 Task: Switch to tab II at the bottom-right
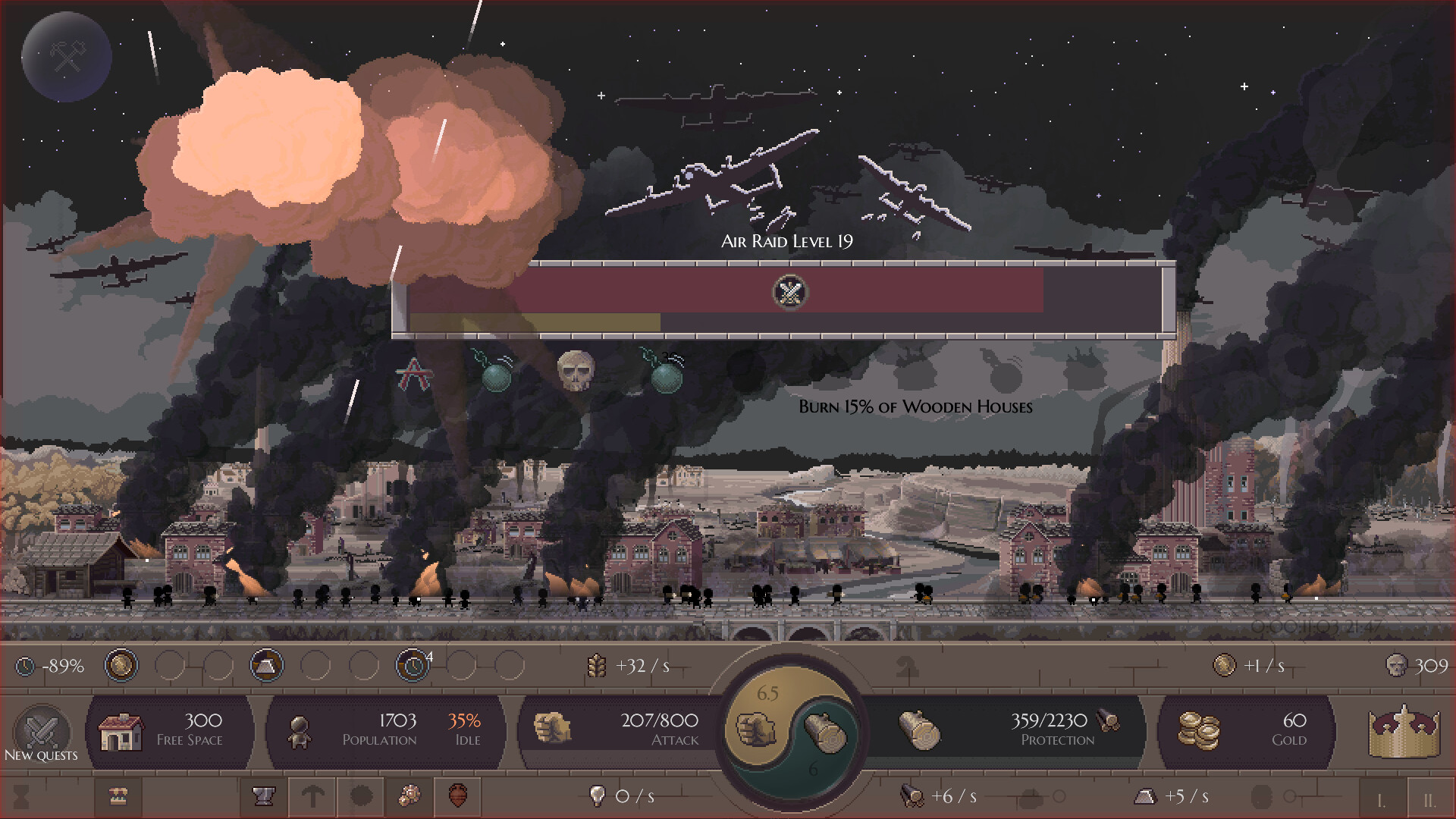point(1429,796)
